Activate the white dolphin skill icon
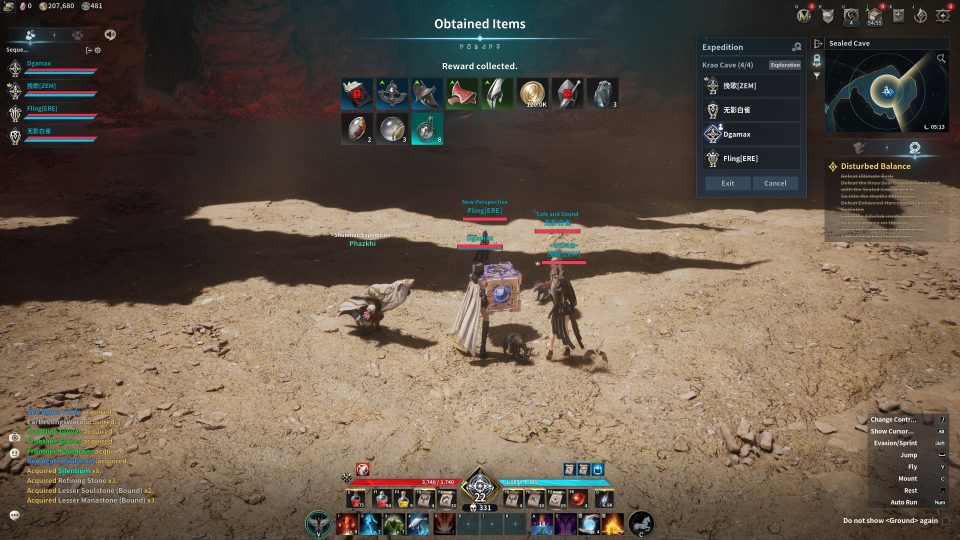Viewport: 960px width, 540px height. click(418, 523)
